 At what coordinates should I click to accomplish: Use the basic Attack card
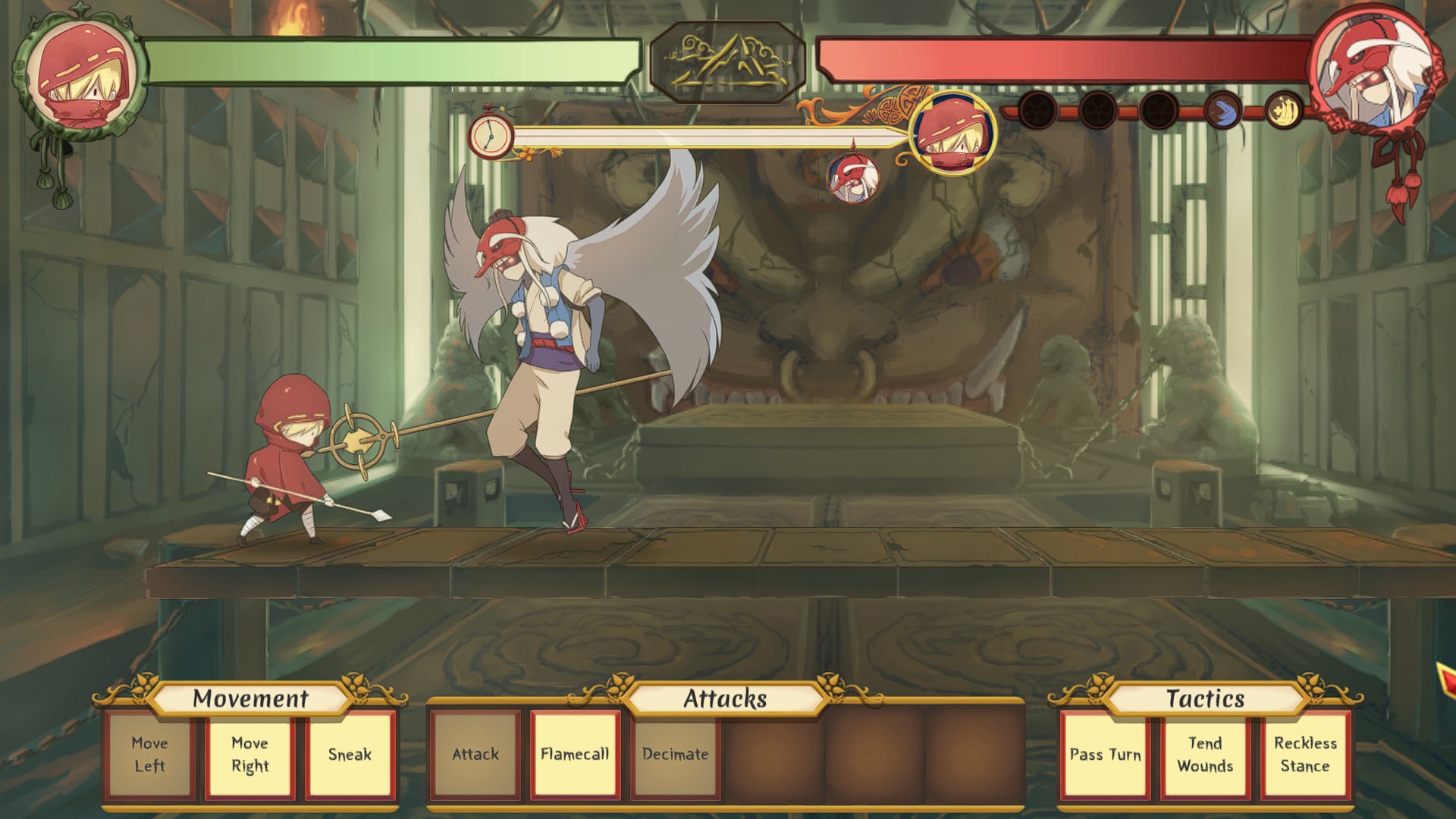pyautogui.click(x=475, y=755)
